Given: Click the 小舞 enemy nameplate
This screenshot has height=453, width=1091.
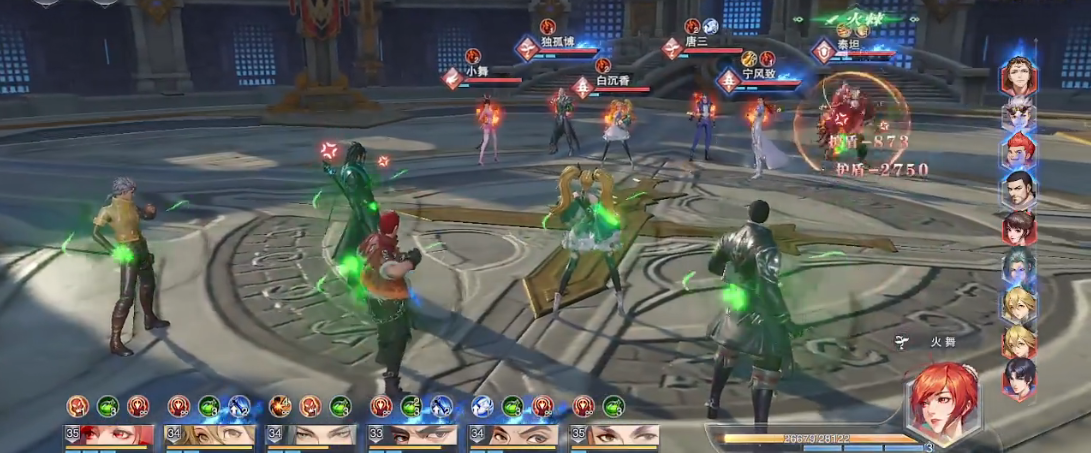Looking at the screenshot, I should coord(478,72).
